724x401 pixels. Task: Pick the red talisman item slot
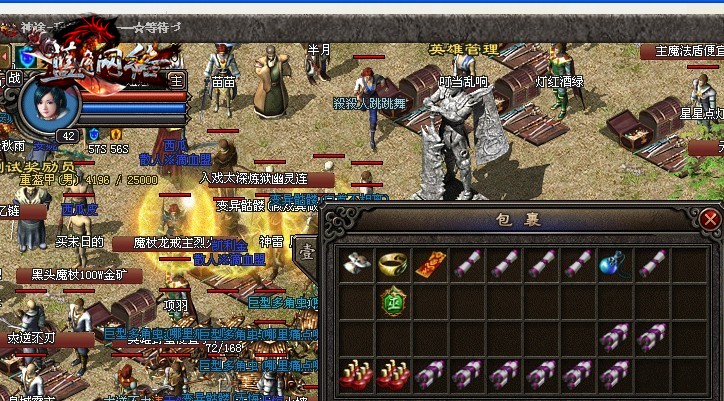(x=427, y=264)
